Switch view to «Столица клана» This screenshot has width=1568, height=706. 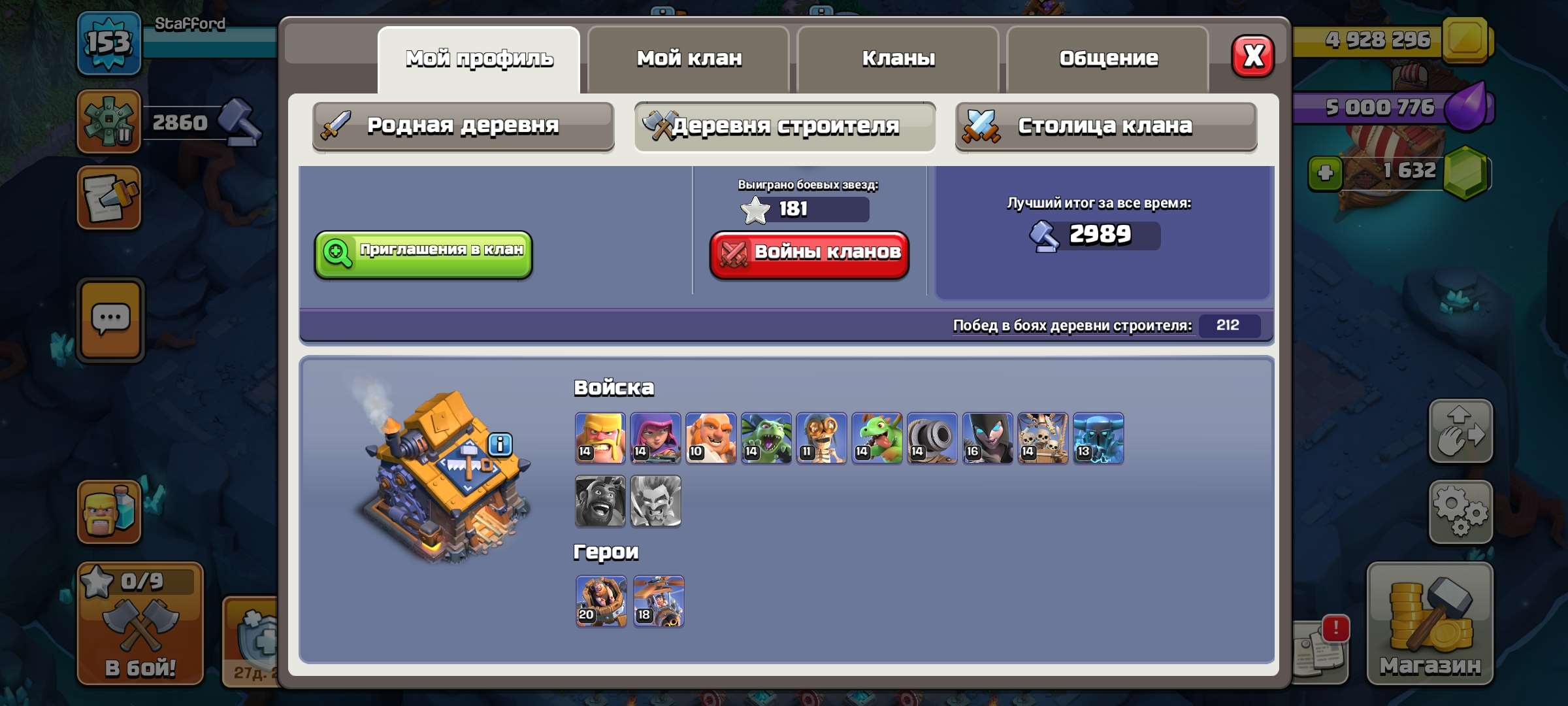(1105, 126)
